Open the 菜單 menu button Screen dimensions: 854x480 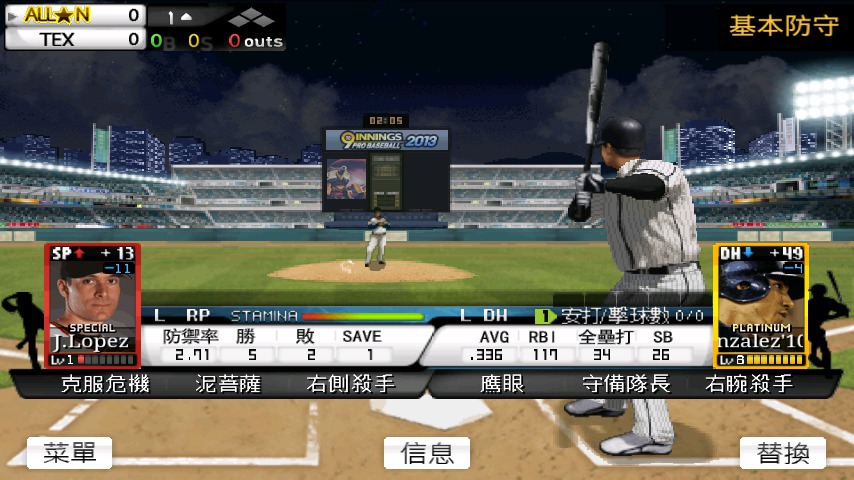(69, 453)
